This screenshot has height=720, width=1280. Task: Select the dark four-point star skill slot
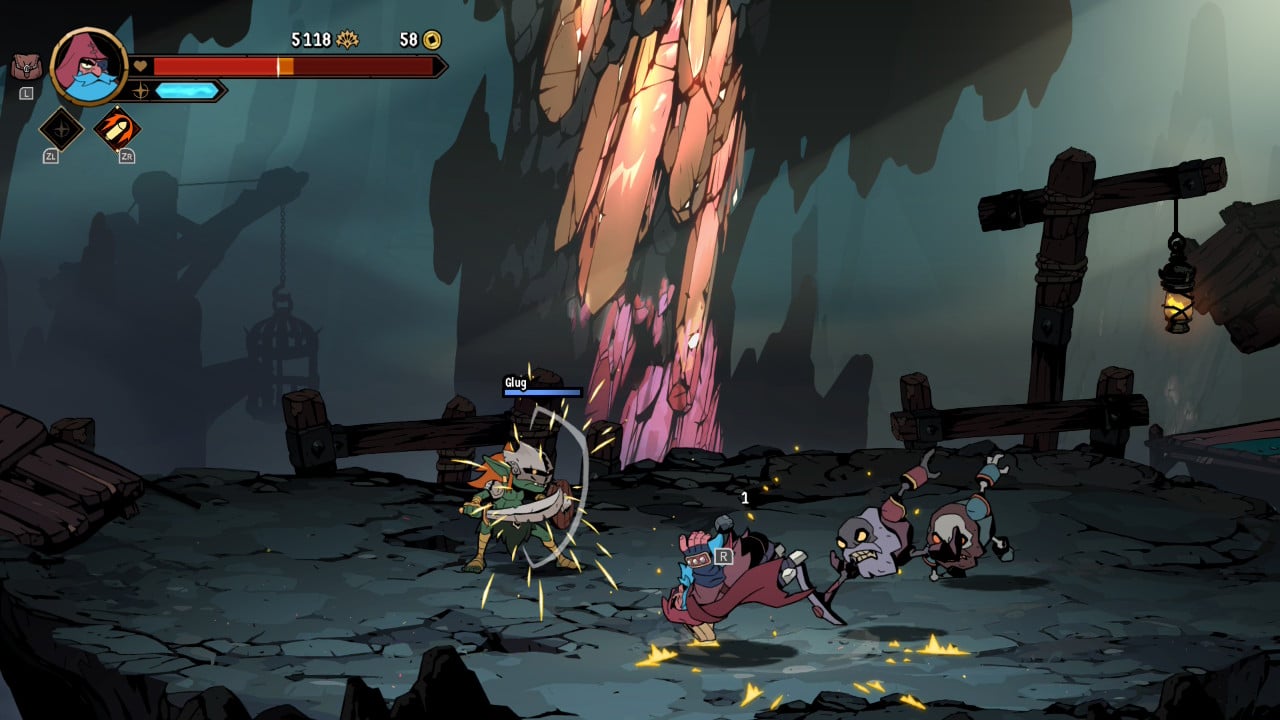pyautogui.click(x=61, y=129)
